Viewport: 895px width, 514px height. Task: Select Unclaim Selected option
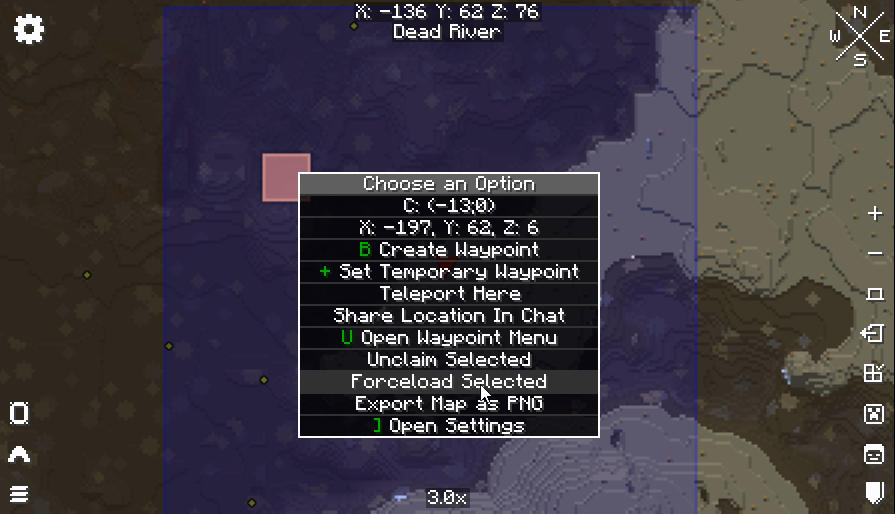click(449, 360)
